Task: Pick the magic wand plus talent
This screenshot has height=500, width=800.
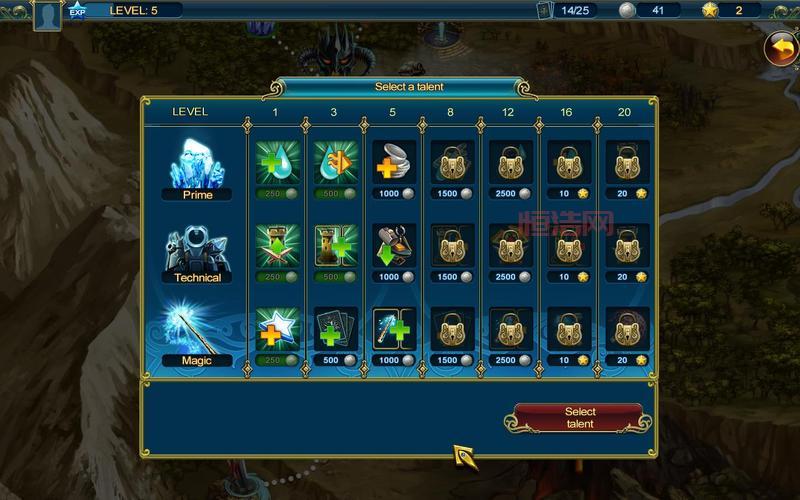Action: [392, 329]
